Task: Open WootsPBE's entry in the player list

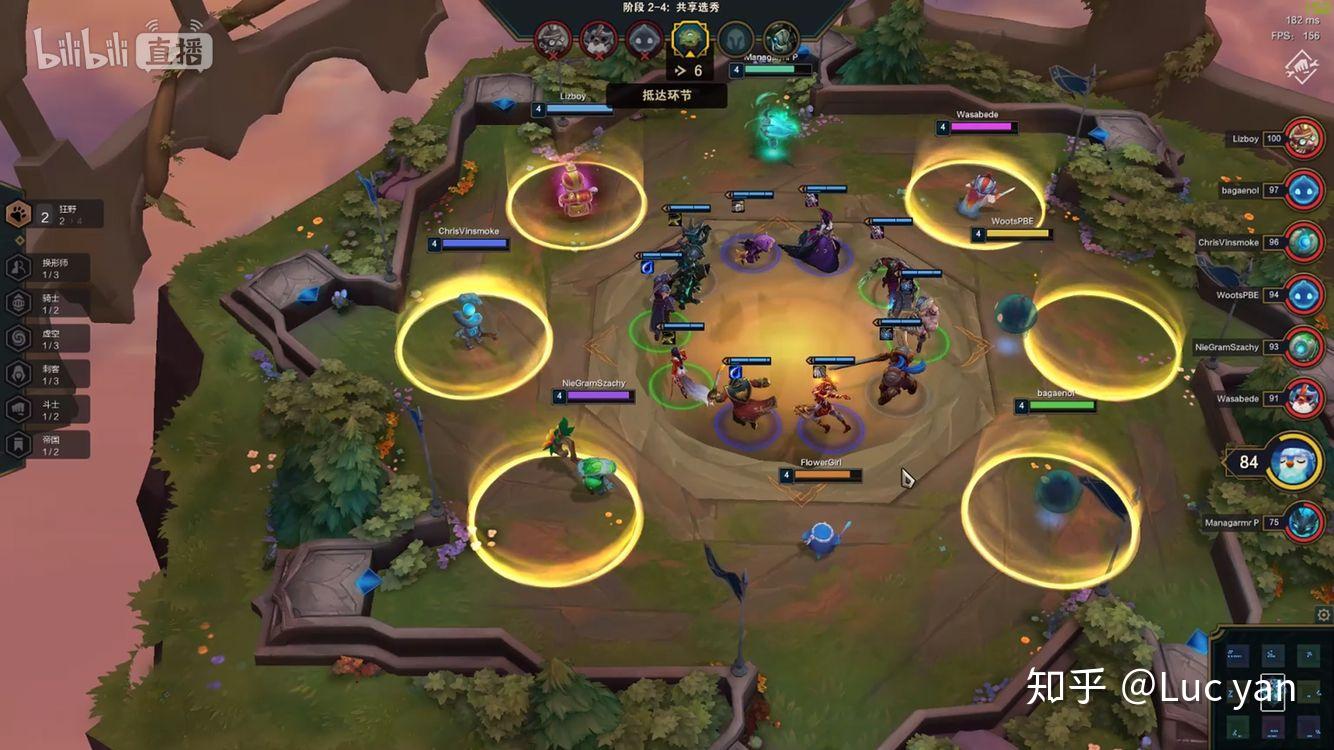Action: pyautogui.click(x=1303, y=295)
